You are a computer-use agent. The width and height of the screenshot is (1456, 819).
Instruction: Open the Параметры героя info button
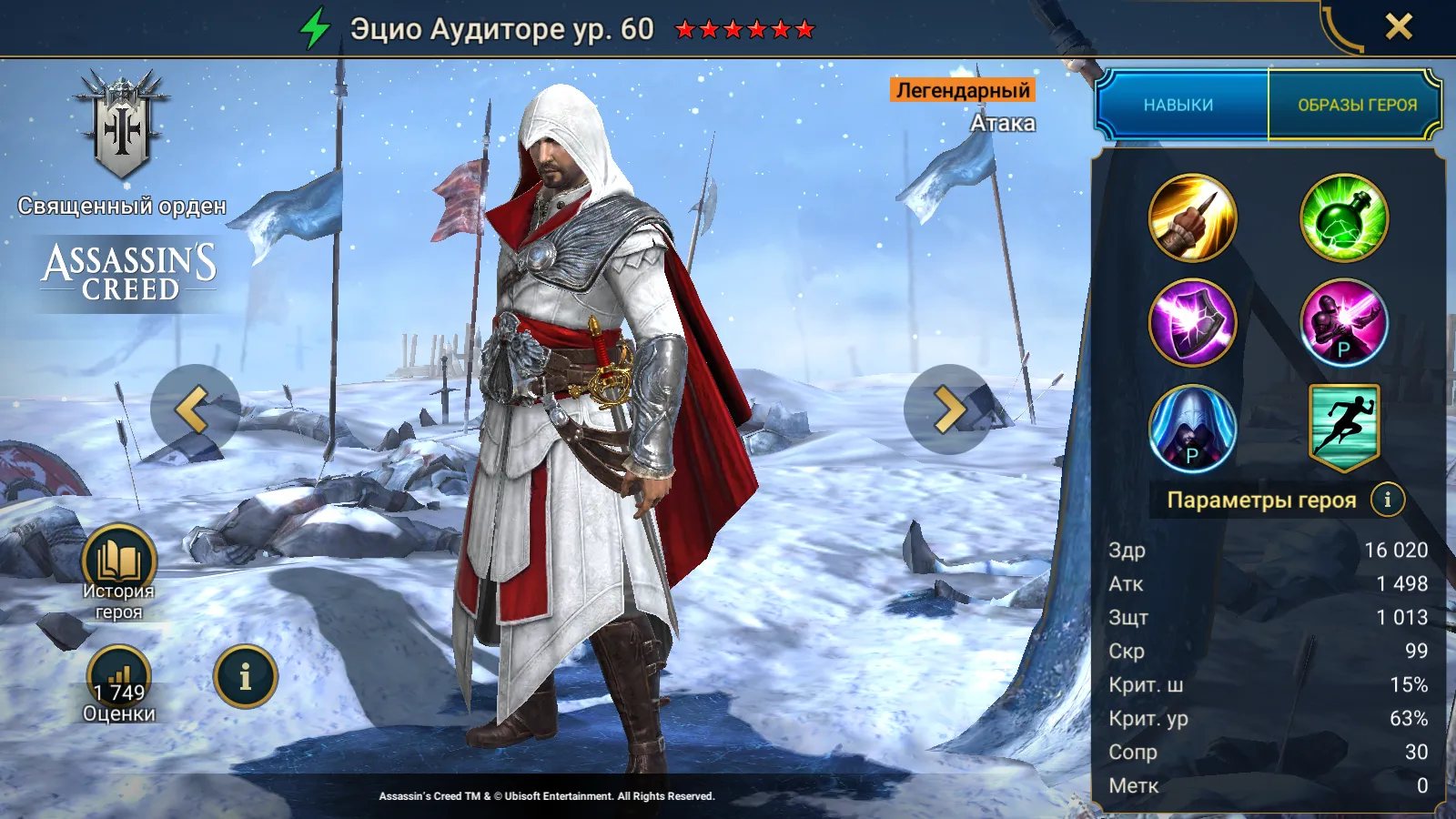(1387, 500)
